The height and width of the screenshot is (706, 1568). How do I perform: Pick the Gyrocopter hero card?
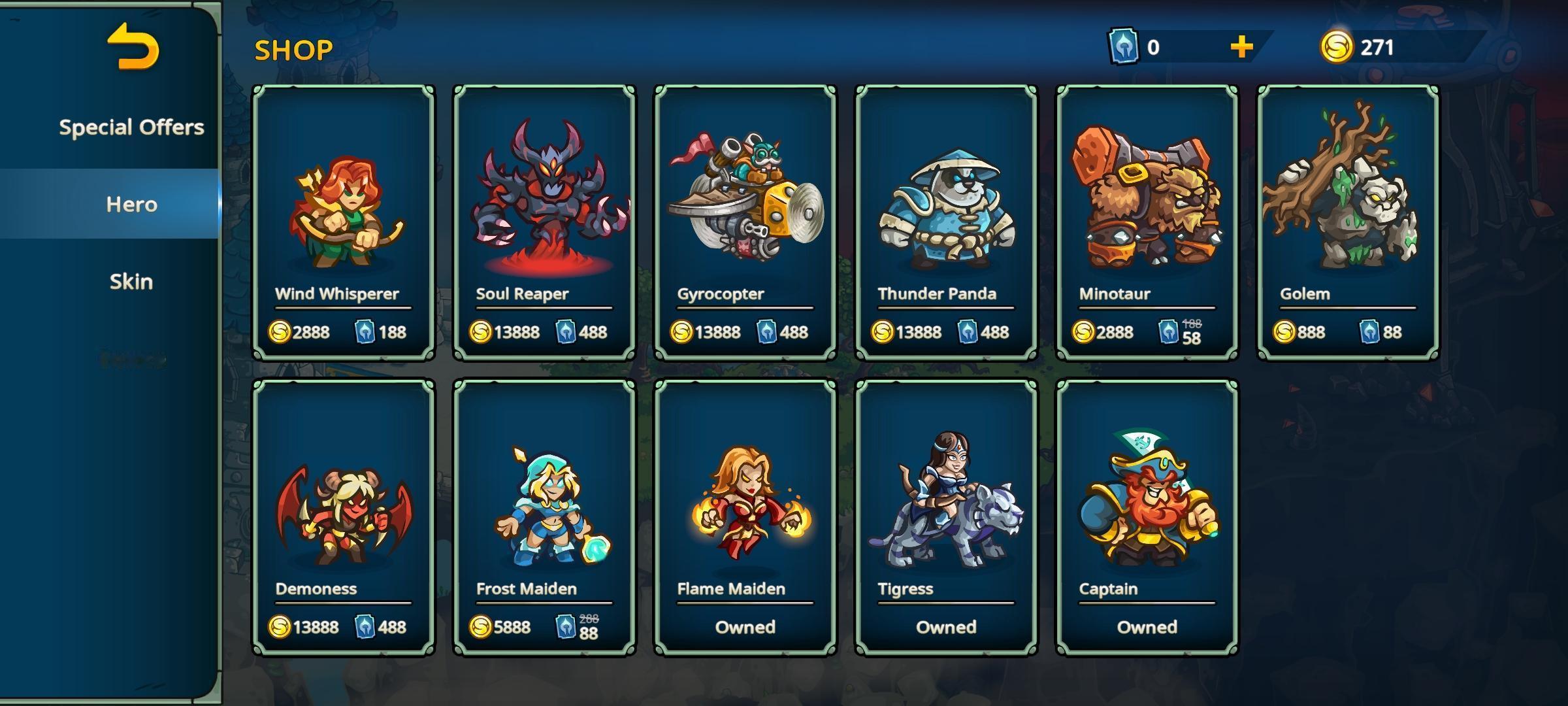[745, 222]
